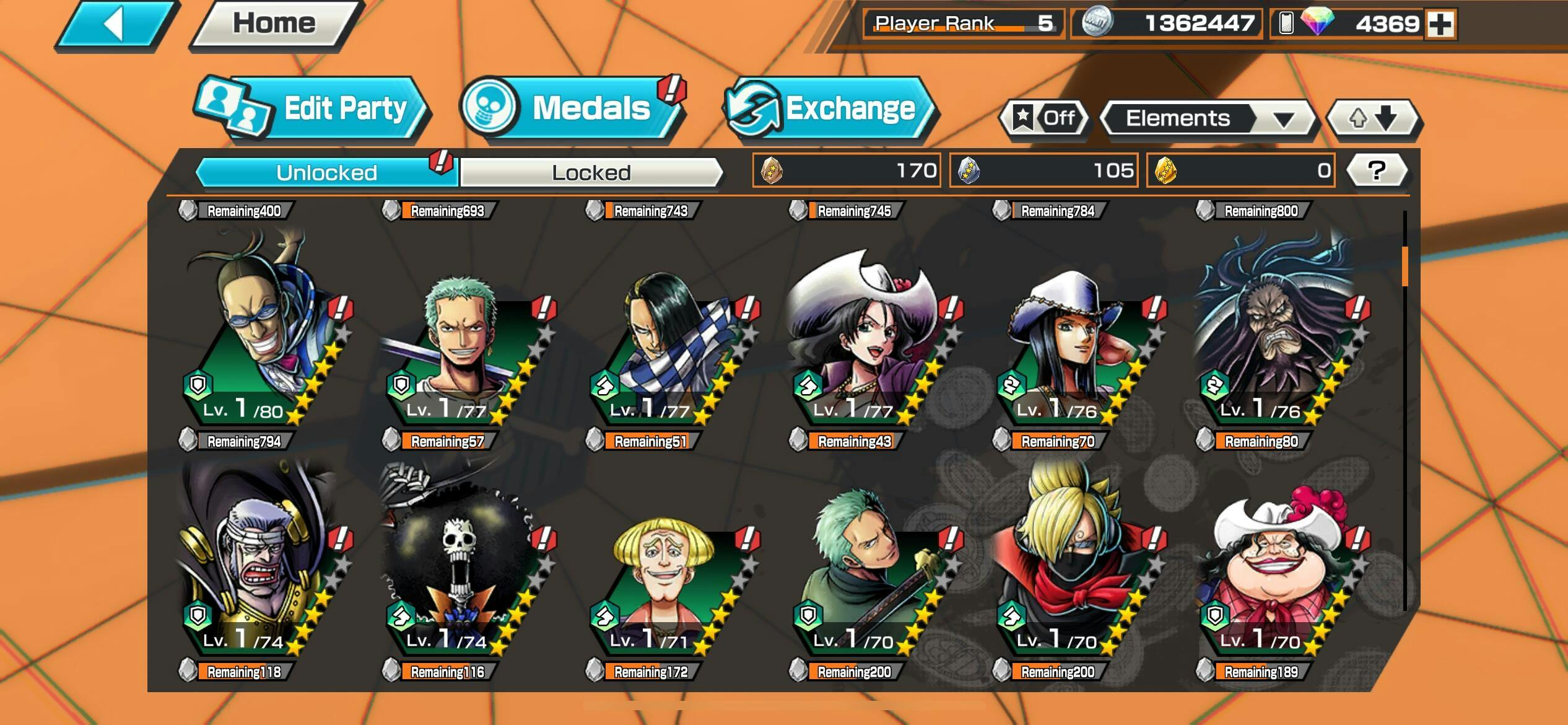Open the Exchange screen

click(x=830, y=109)
